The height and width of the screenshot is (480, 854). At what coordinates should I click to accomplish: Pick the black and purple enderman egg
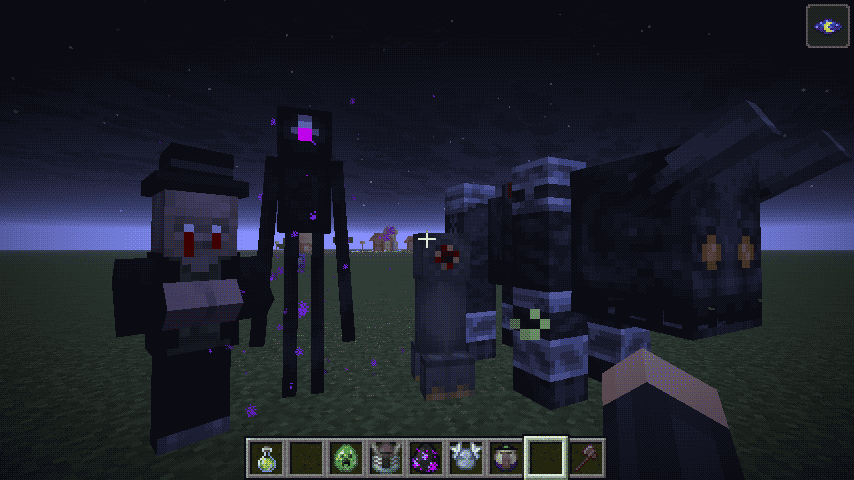click(426, 458)
